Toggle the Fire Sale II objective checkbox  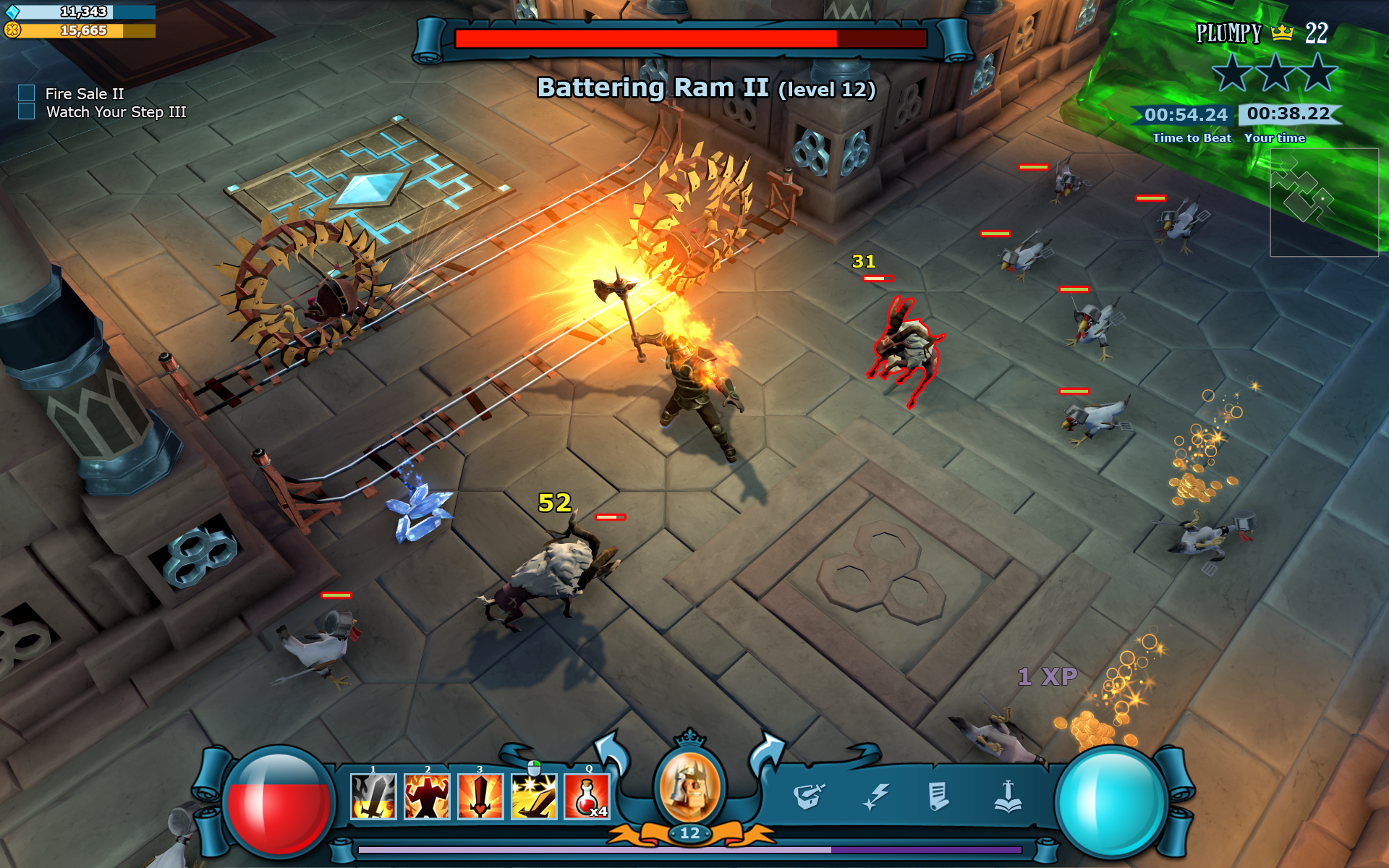pos(27,93)
